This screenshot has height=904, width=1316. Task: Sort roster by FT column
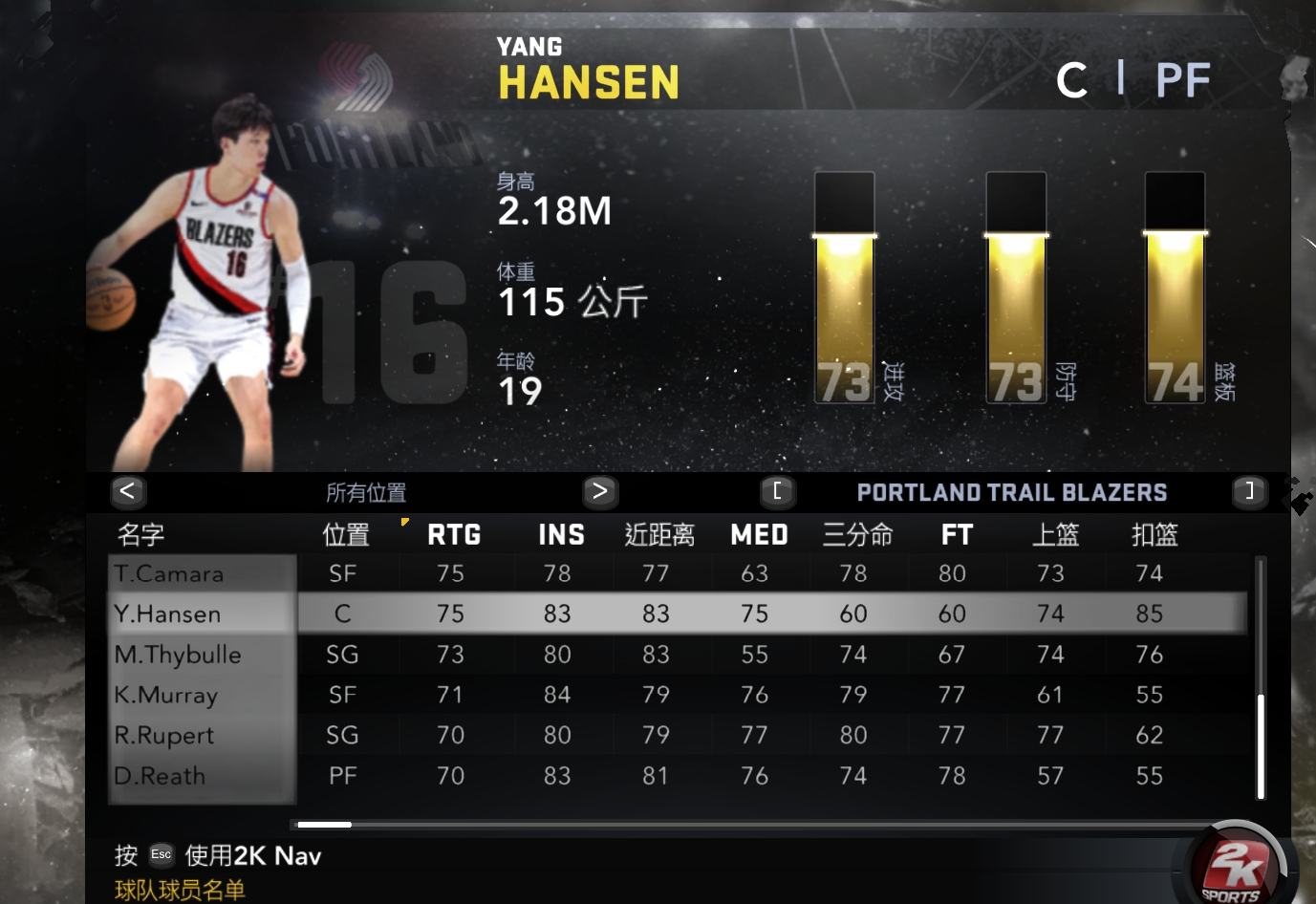click(957, 535)
